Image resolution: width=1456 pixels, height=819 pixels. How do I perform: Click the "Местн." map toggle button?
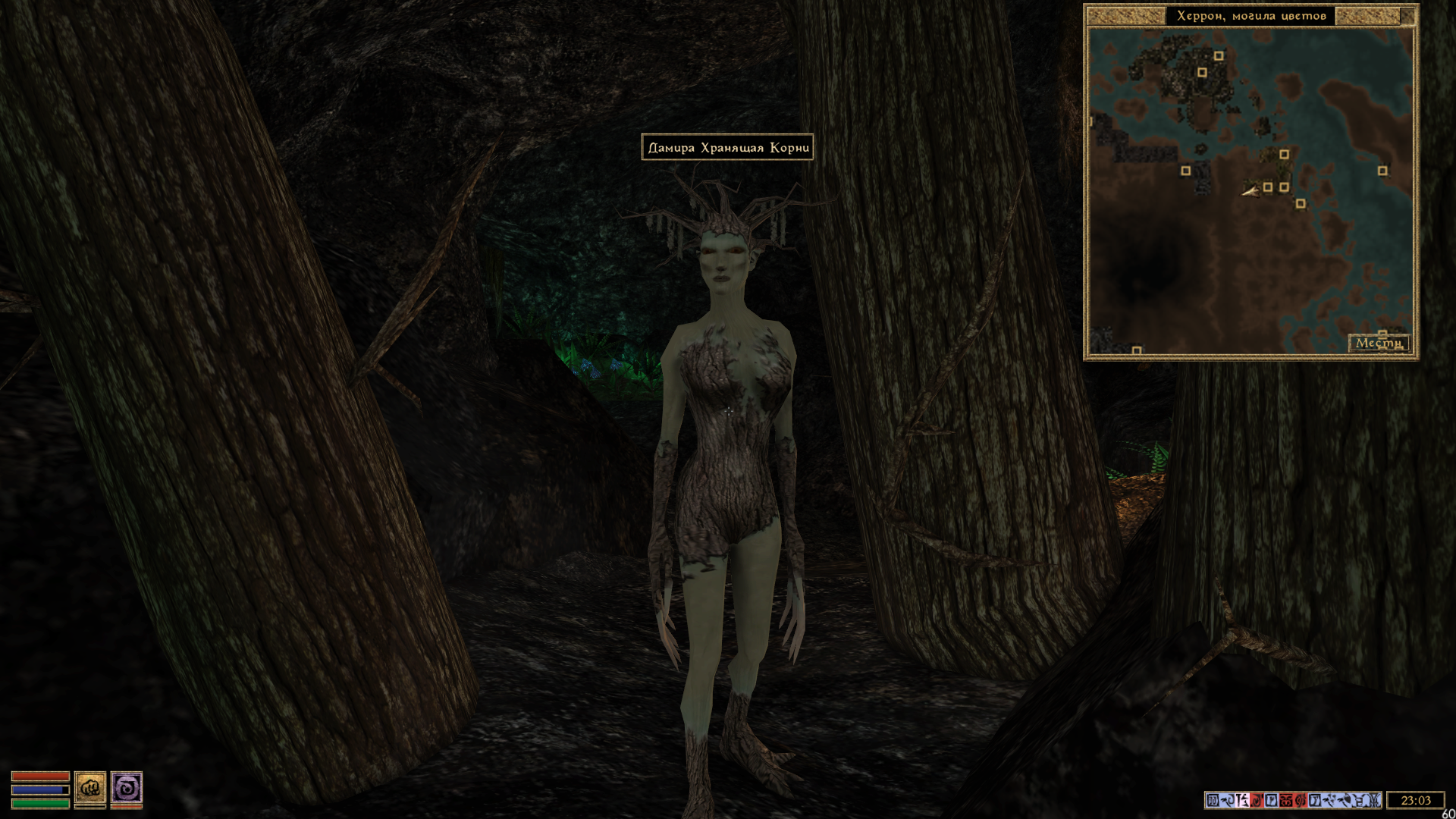coord(1379,344)
